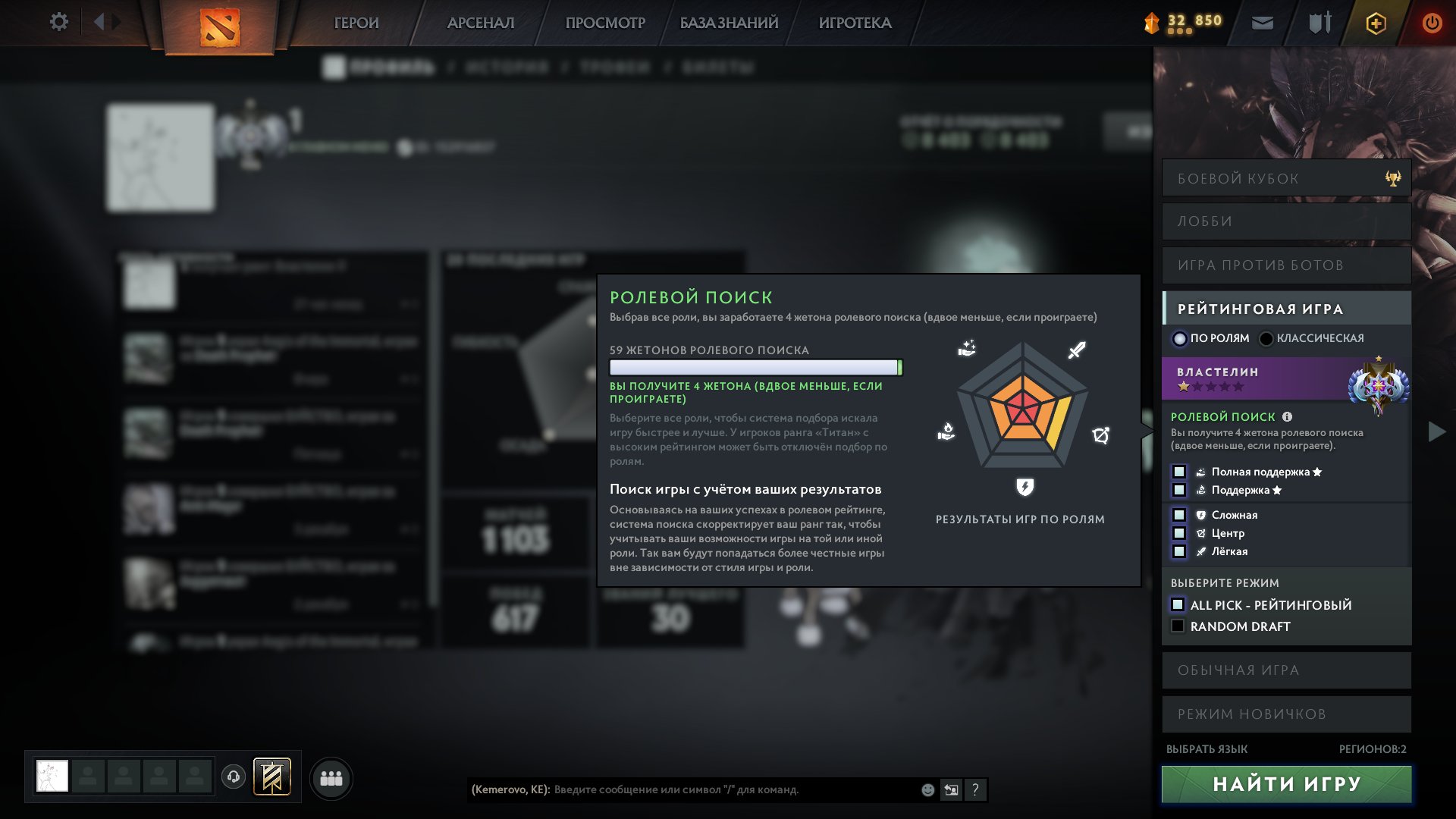Enable the Сложная lane role checkbox
Image resolution: width=1456 pixels, height=819 pixels.
(1180, 515)
